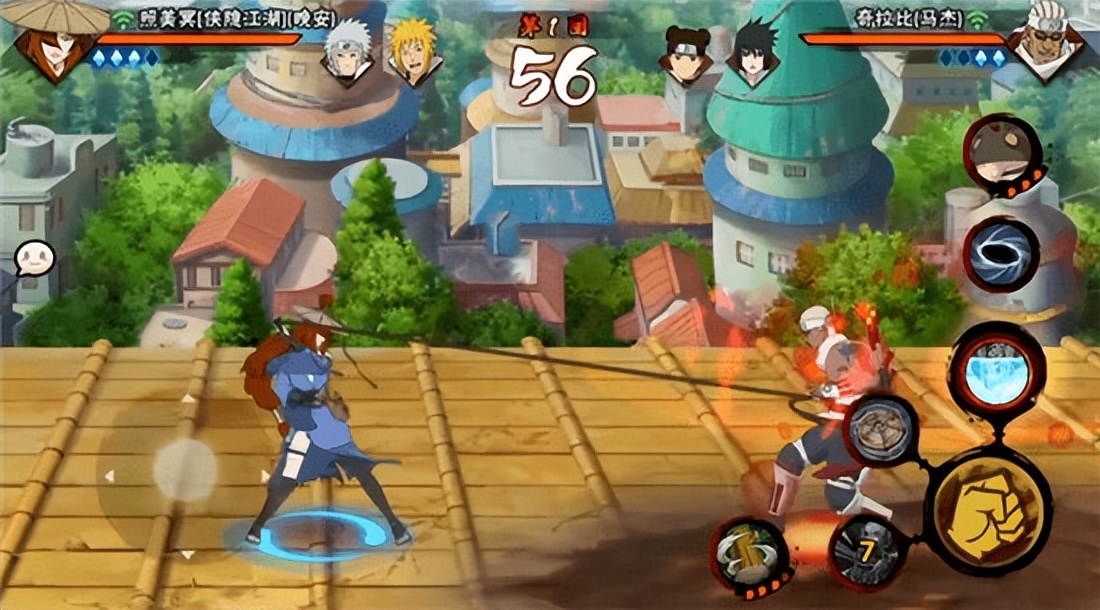Image resolution: width=1100 pixels, height=610 pixels.
Task: Open the chat speech bubble
Action: pos(33,259)
